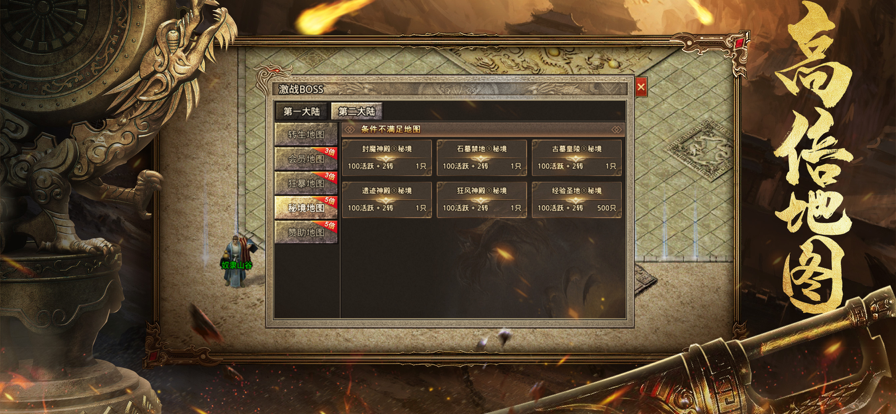Select the 转生地图 category
896x414 pixels.
coord(305,134)
